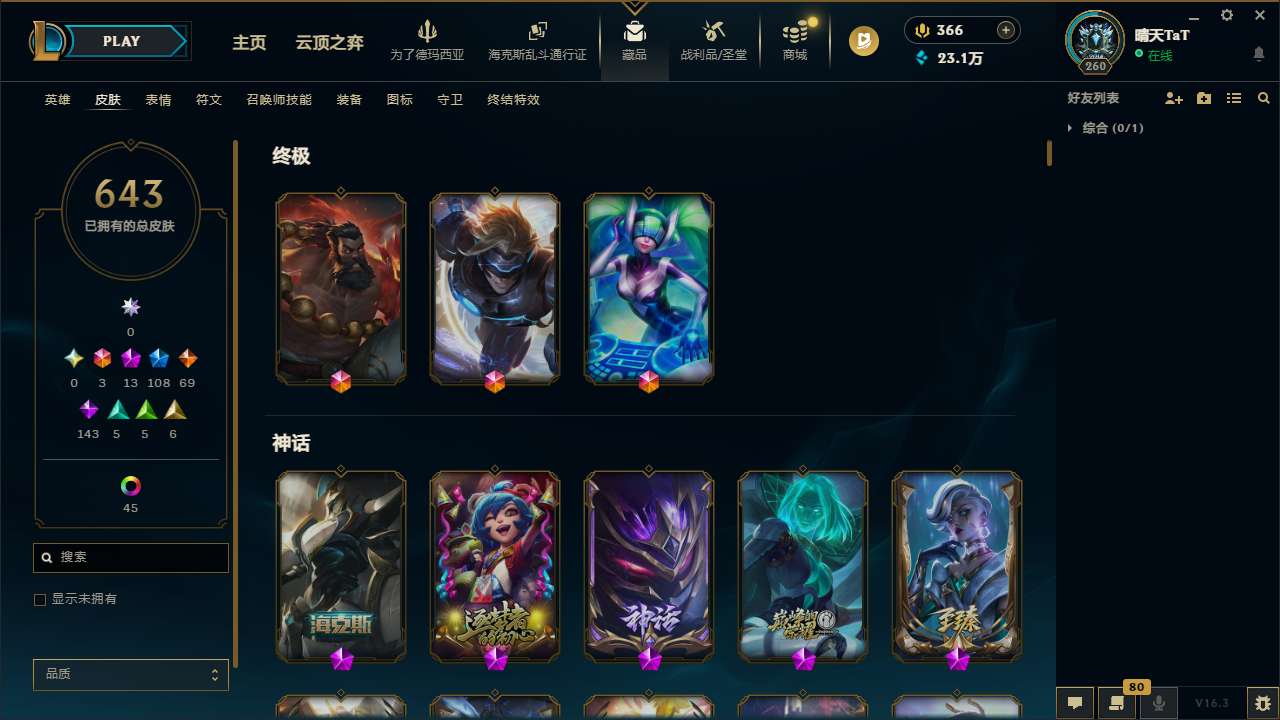Screen dimensions: 1280x720
Task: Toggle the friend list view layout icon
Action: 1233,98
